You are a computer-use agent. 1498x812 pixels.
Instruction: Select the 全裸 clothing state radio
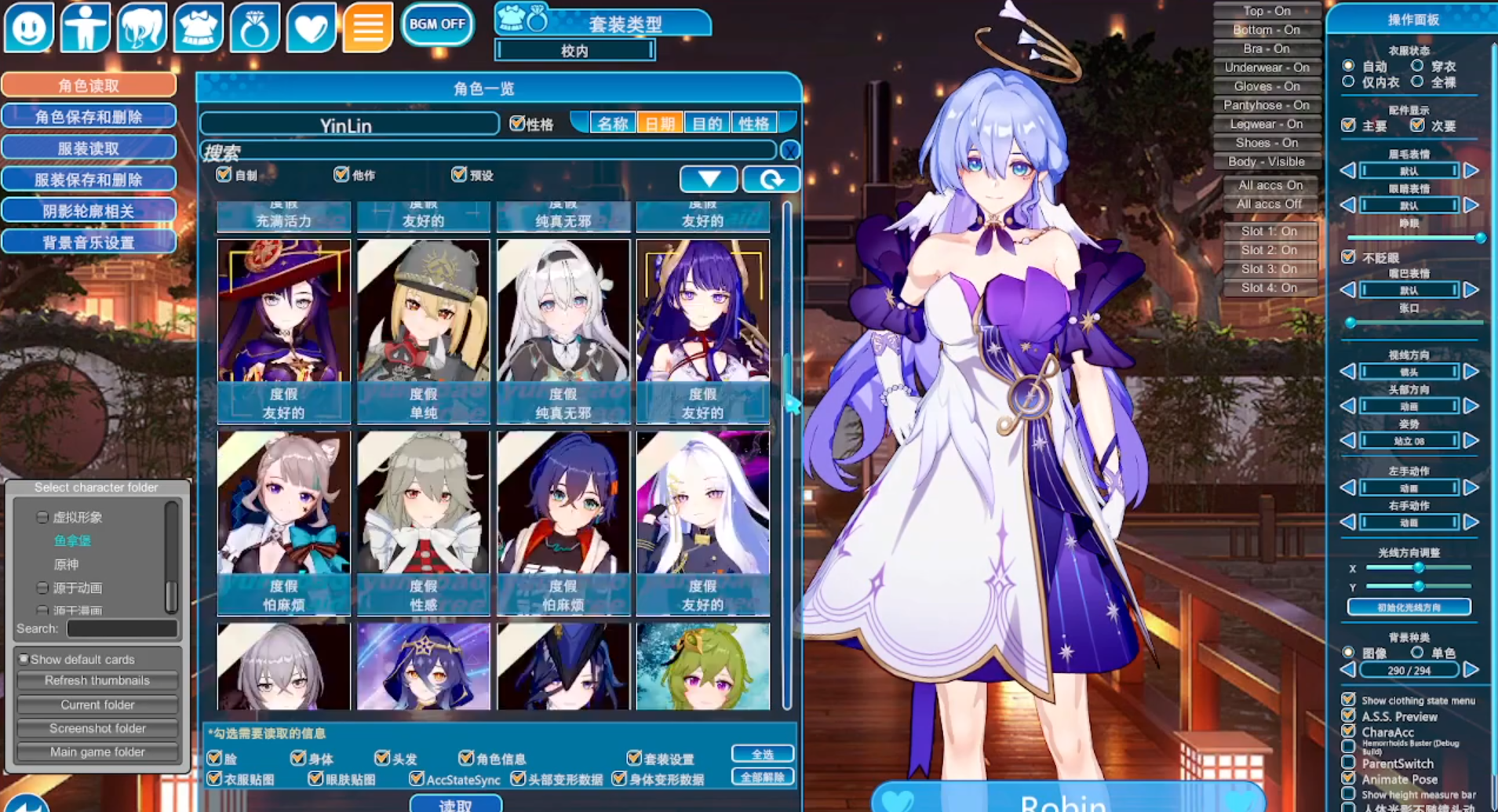(x=1417, y=82)
